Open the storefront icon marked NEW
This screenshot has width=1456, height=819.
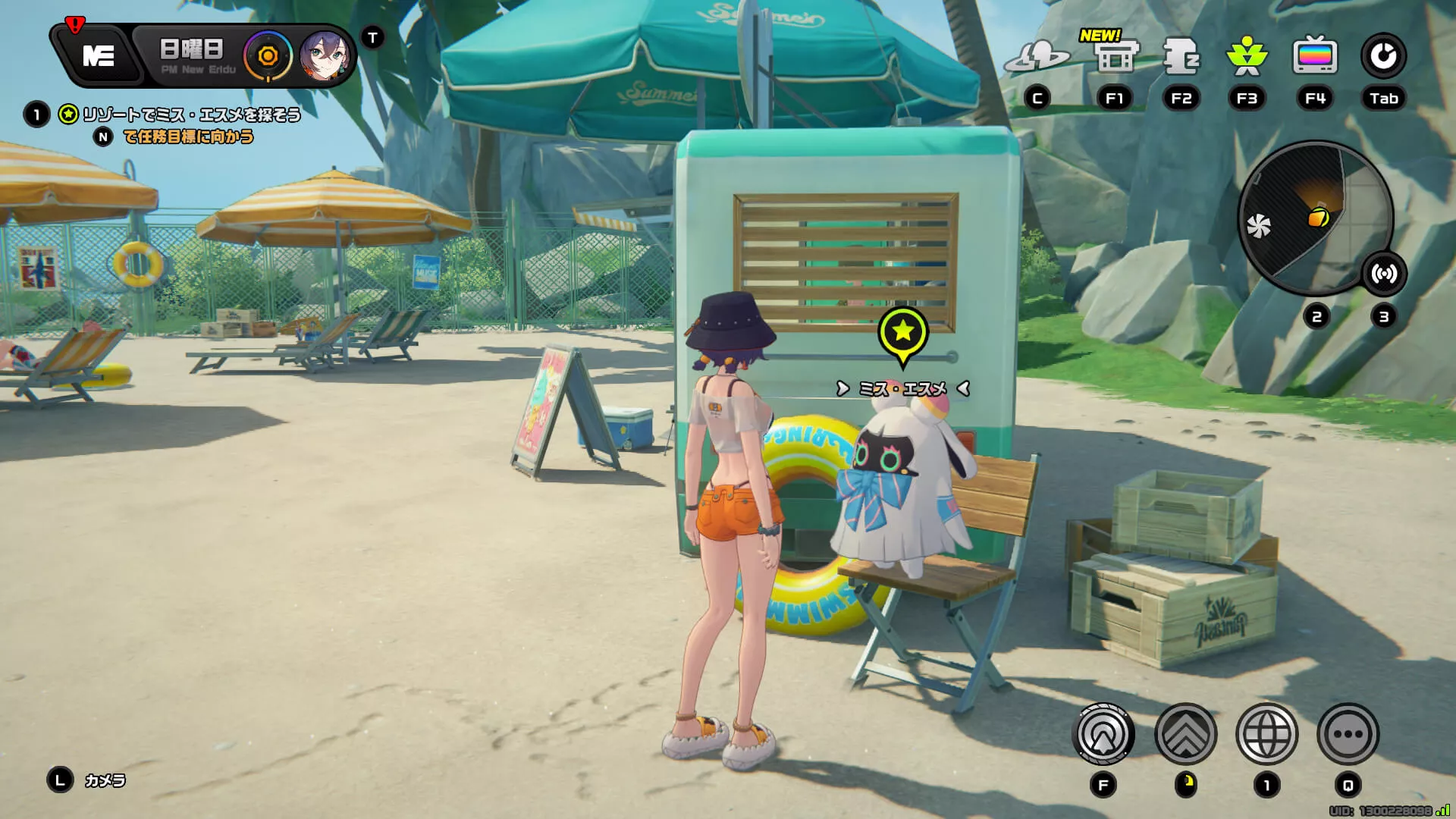pos(1116,57)
